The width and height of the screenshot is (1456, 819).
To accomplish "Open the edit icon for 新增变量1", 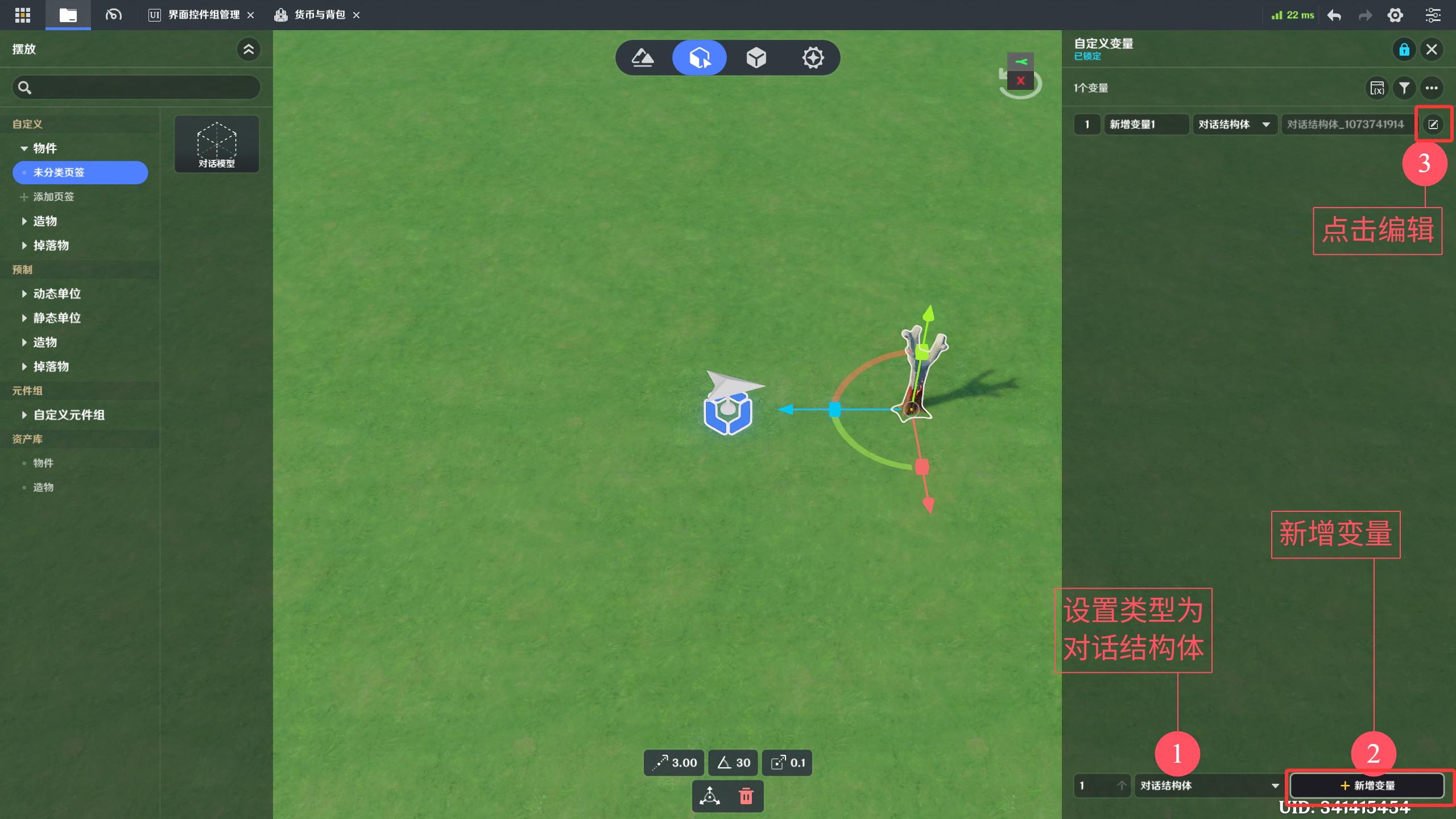I will click(x=1433, y=124).
